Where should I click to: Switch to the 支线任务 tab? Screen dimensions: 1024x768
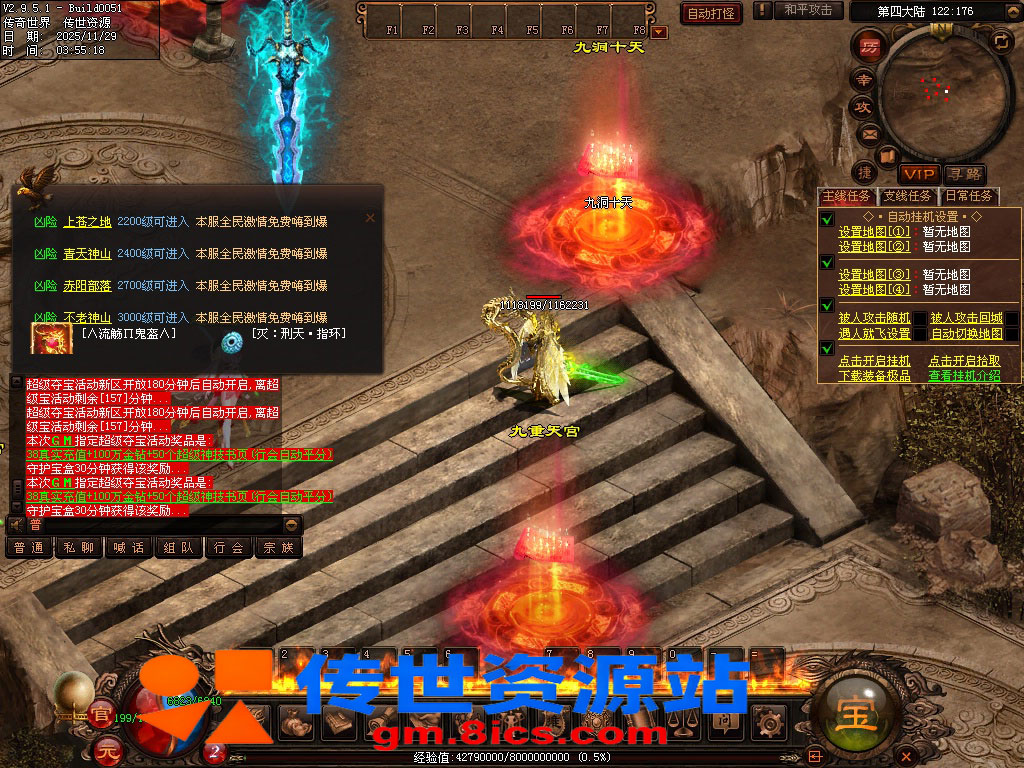pyautogui.click(x=908, y=196)
